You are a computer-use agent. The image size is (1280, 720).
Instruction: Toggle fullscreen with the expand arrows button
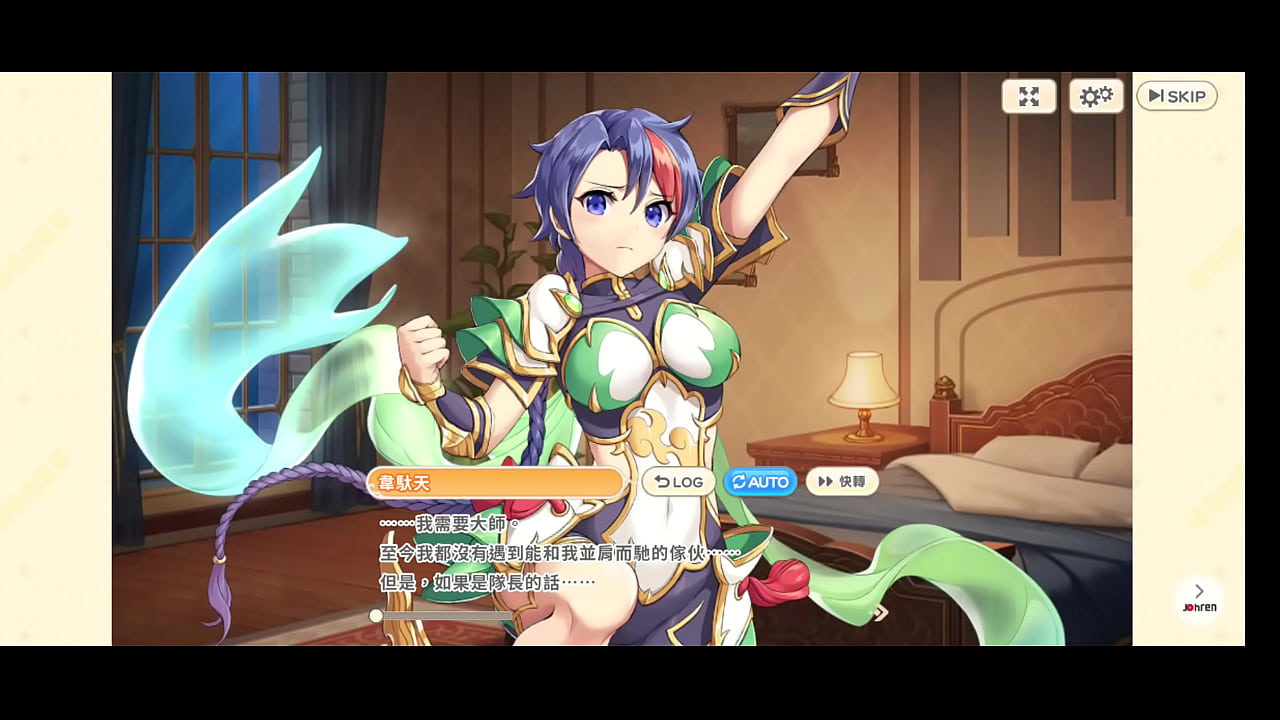coord(1029,96)
